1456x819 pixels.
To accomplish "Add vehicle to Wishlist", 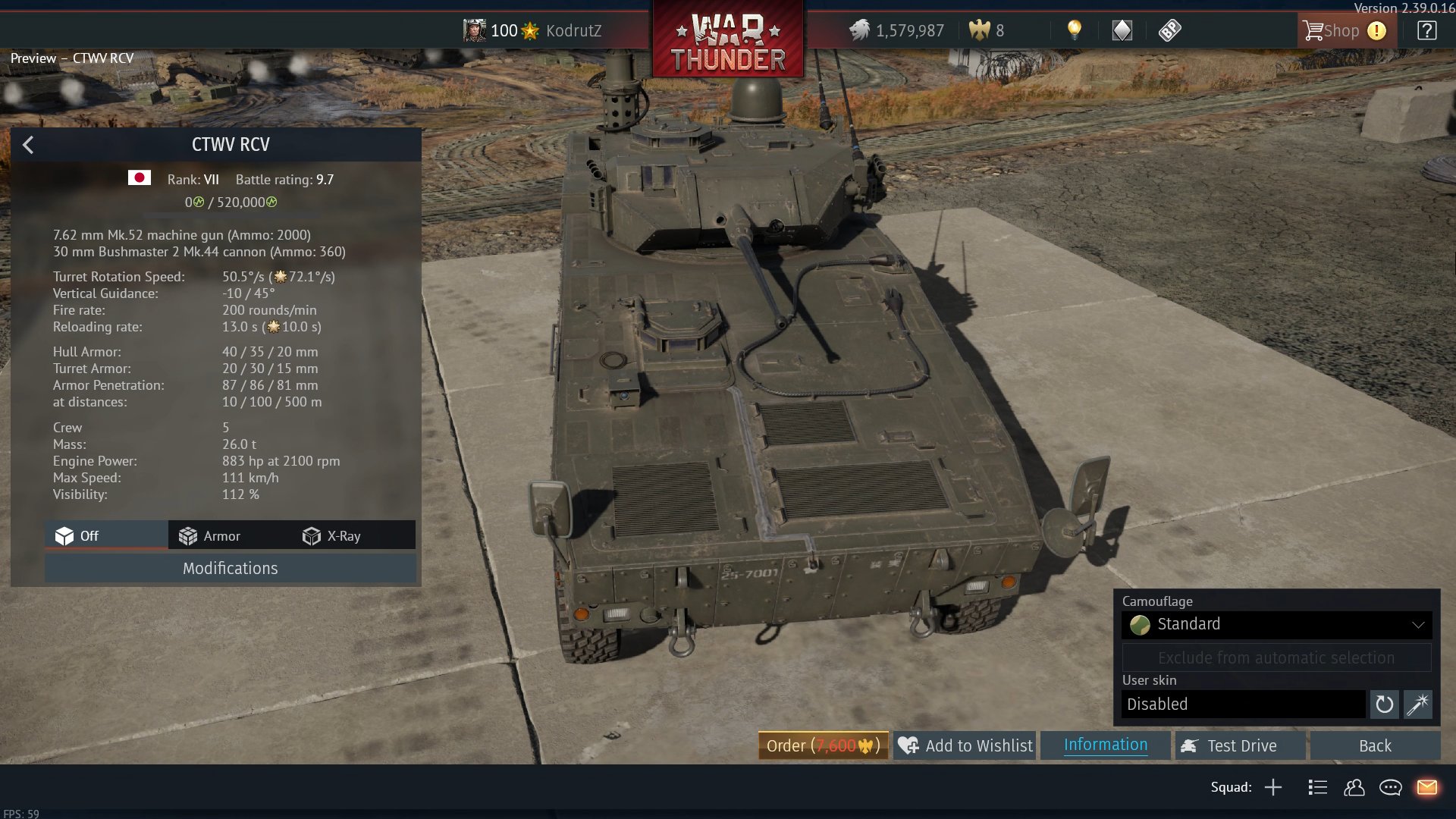I will coord(965,745).
